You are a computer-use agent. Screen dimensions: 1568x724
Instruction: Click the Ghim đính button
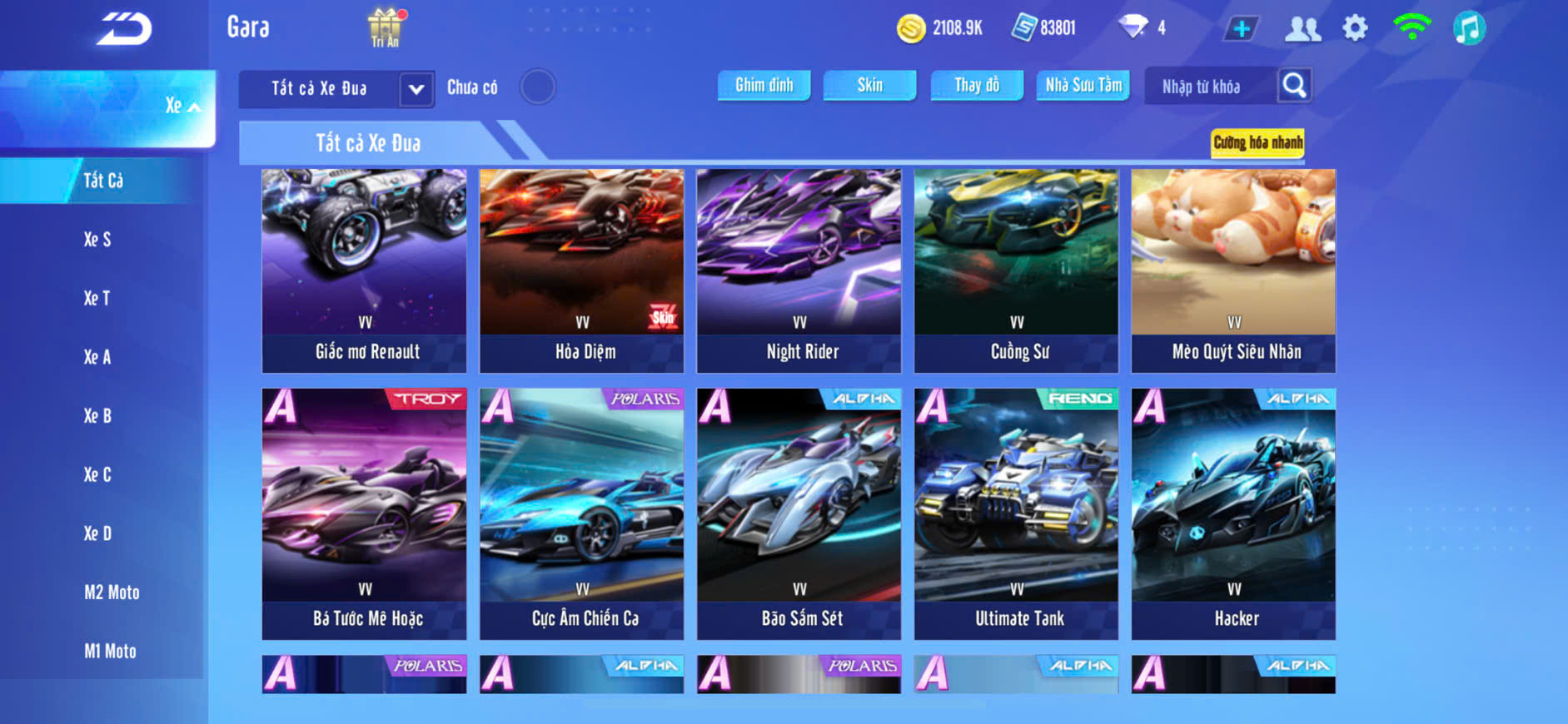tap(764, 85)
